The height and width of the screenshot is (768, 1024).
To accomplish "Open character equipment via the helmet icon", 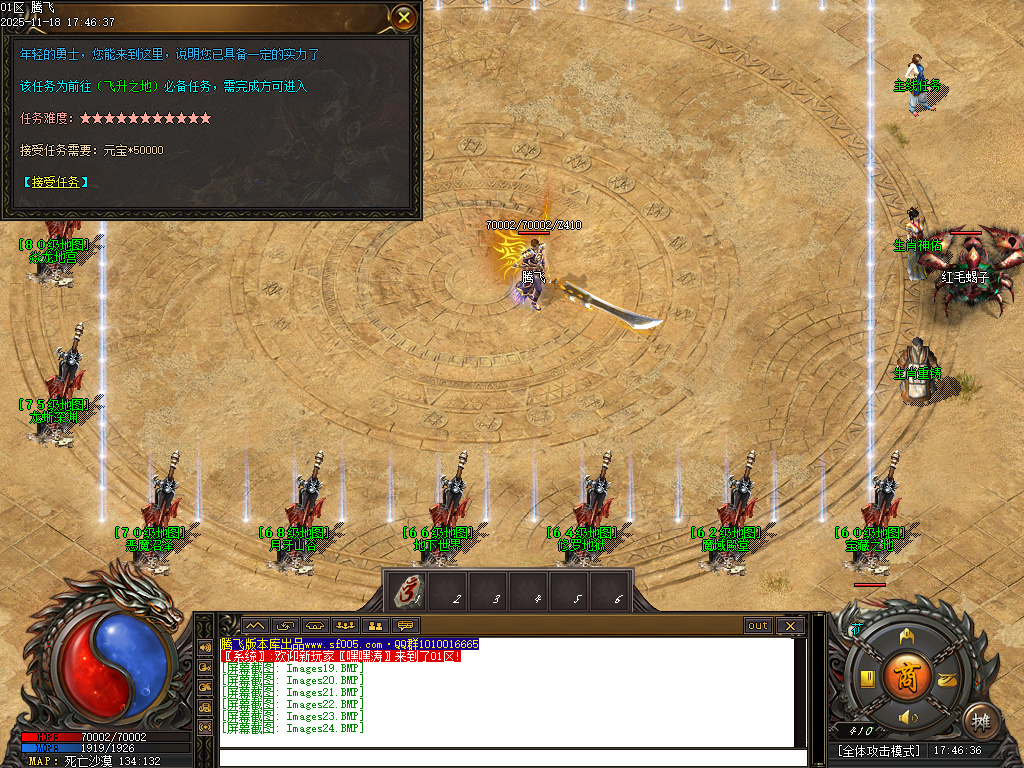I will click(x=907, y=635).
